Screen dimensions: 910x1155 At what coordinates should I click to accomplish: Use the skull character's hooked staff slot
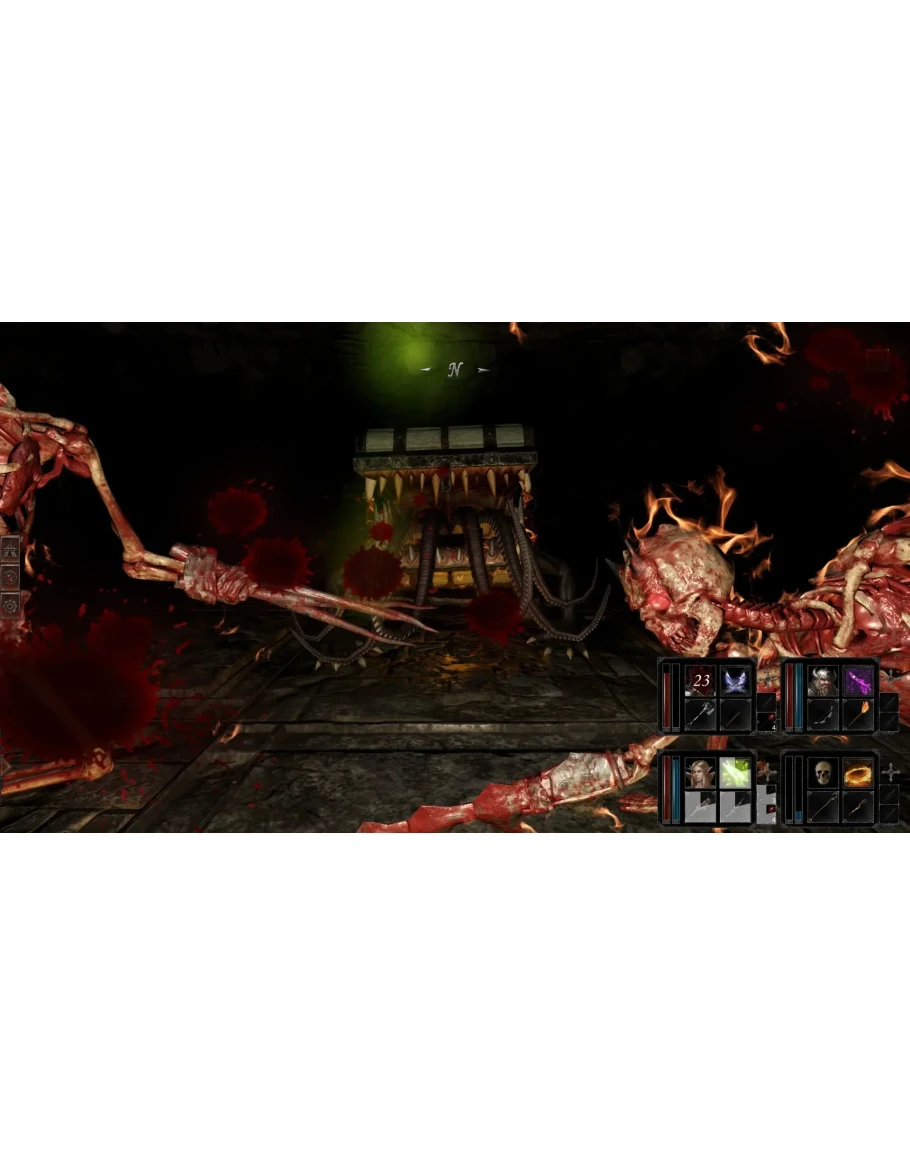[823, 806]
